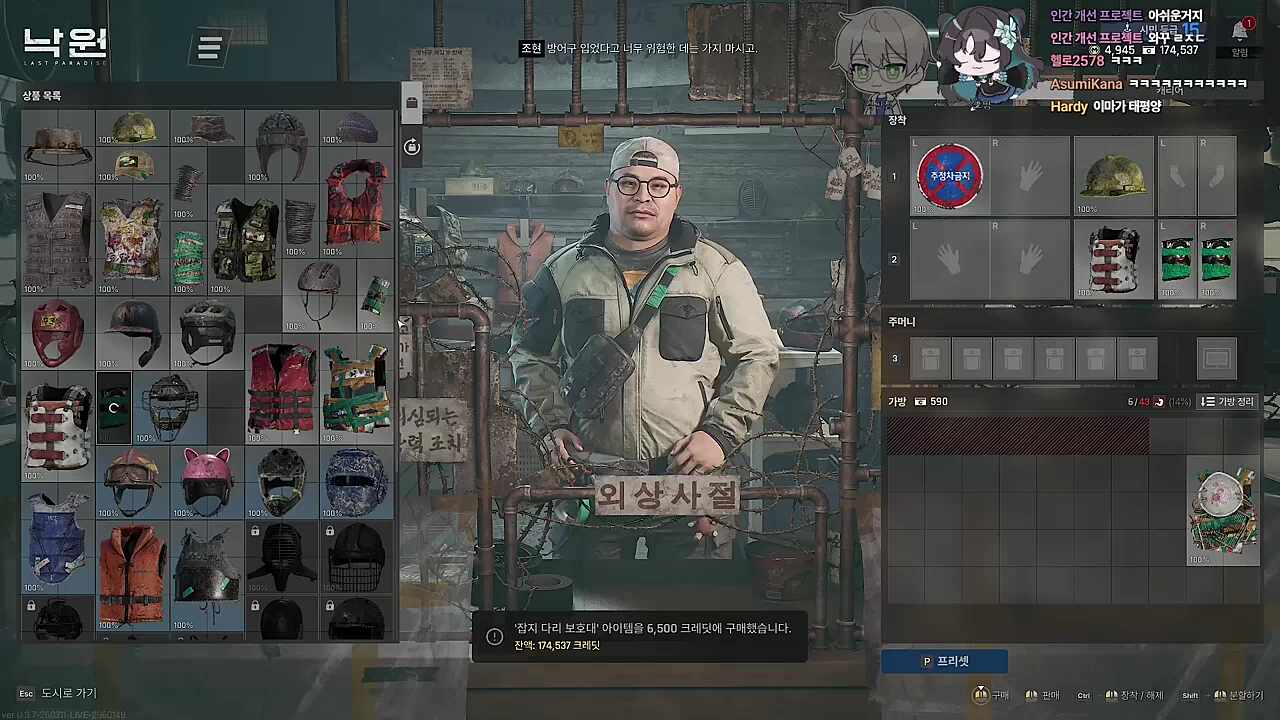This screenshot has width=1280, height=720.
Task: Open the hamburger menu at the top left
Action: [208, 47]
